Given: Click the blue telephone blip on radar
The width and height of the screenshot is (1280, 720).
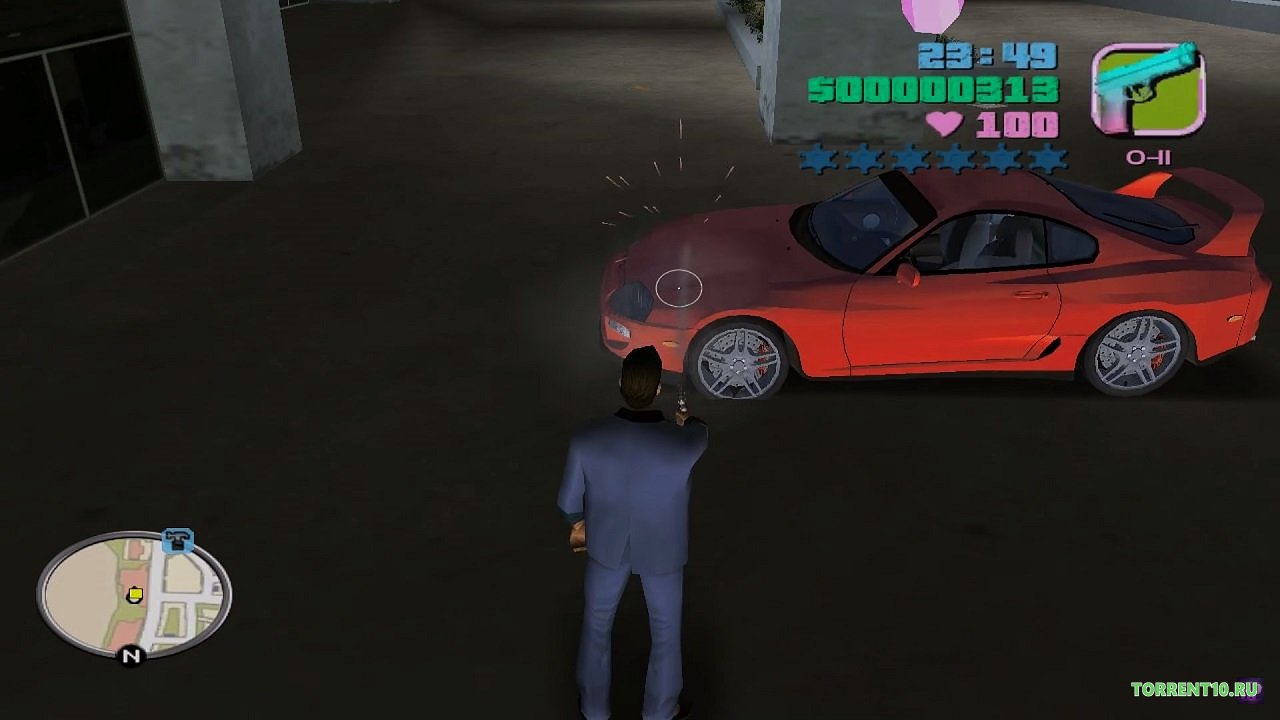Looking at the screenshot, I should [x=178, y=540].
